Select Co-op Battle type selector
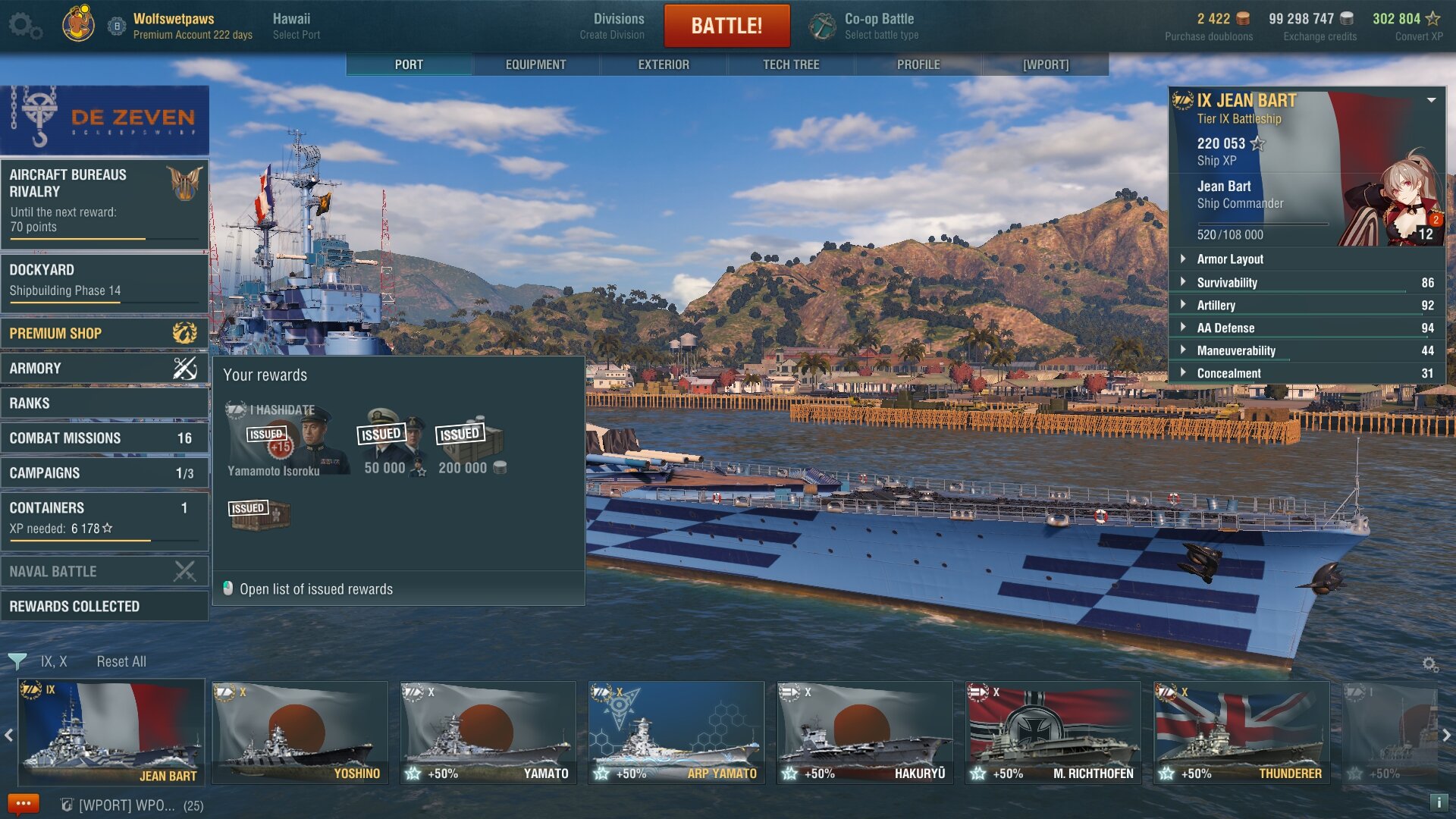 click(880, 26)
